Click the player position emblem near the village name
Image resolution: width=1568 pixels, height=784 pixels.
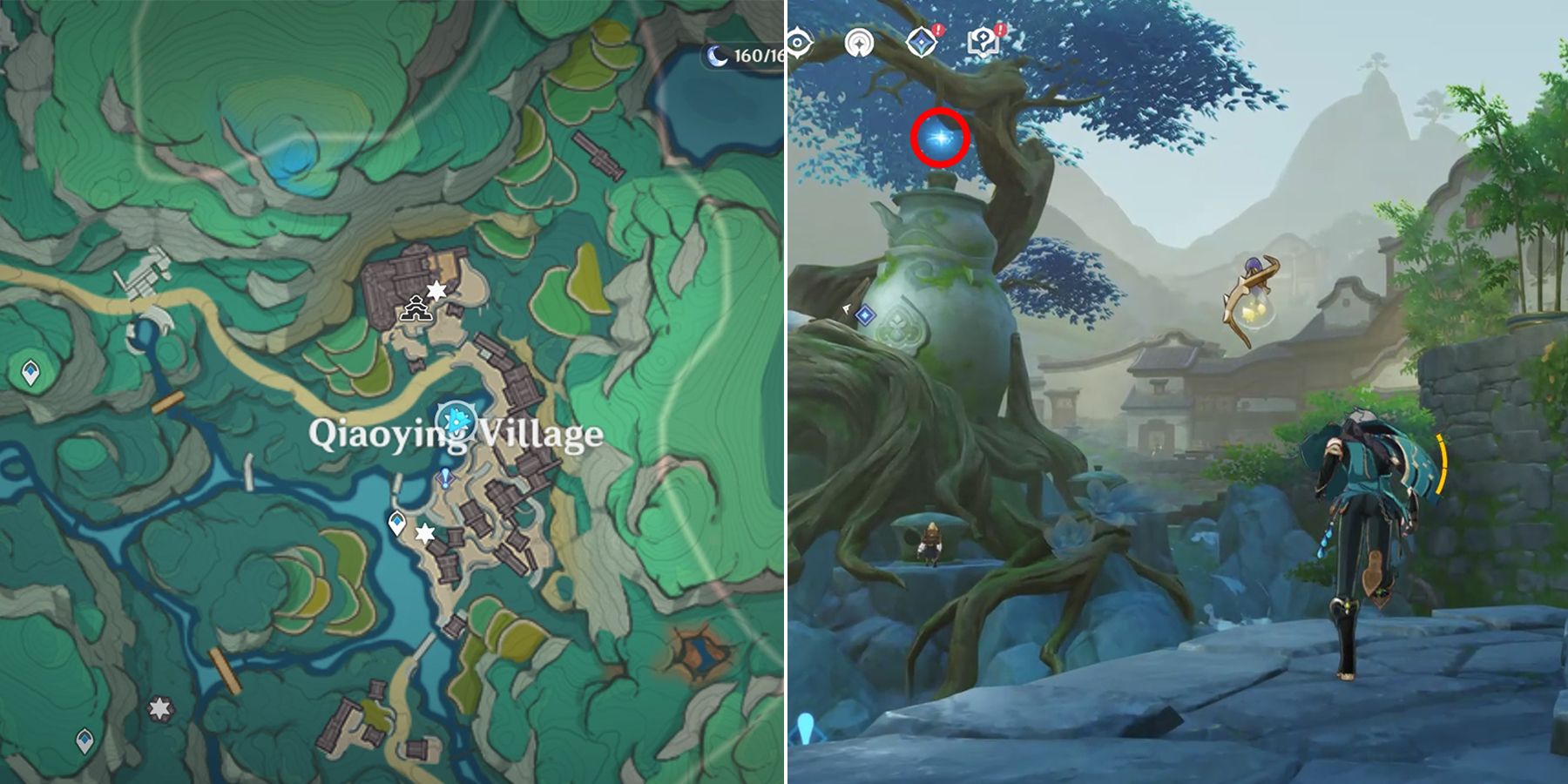click(x=456, y=421)
